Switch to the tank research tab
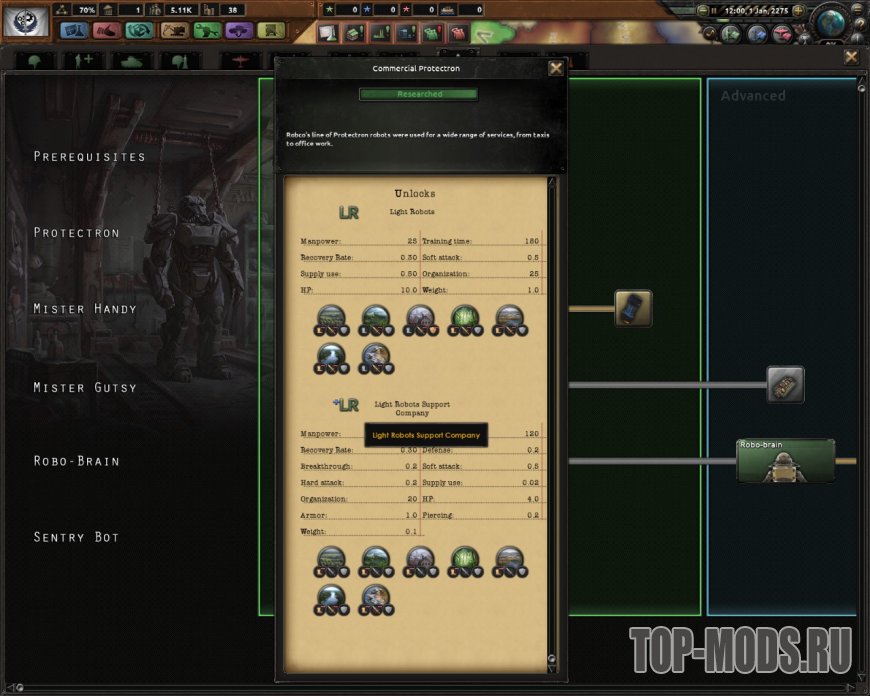The image size is (870, 696). point(132,61)
